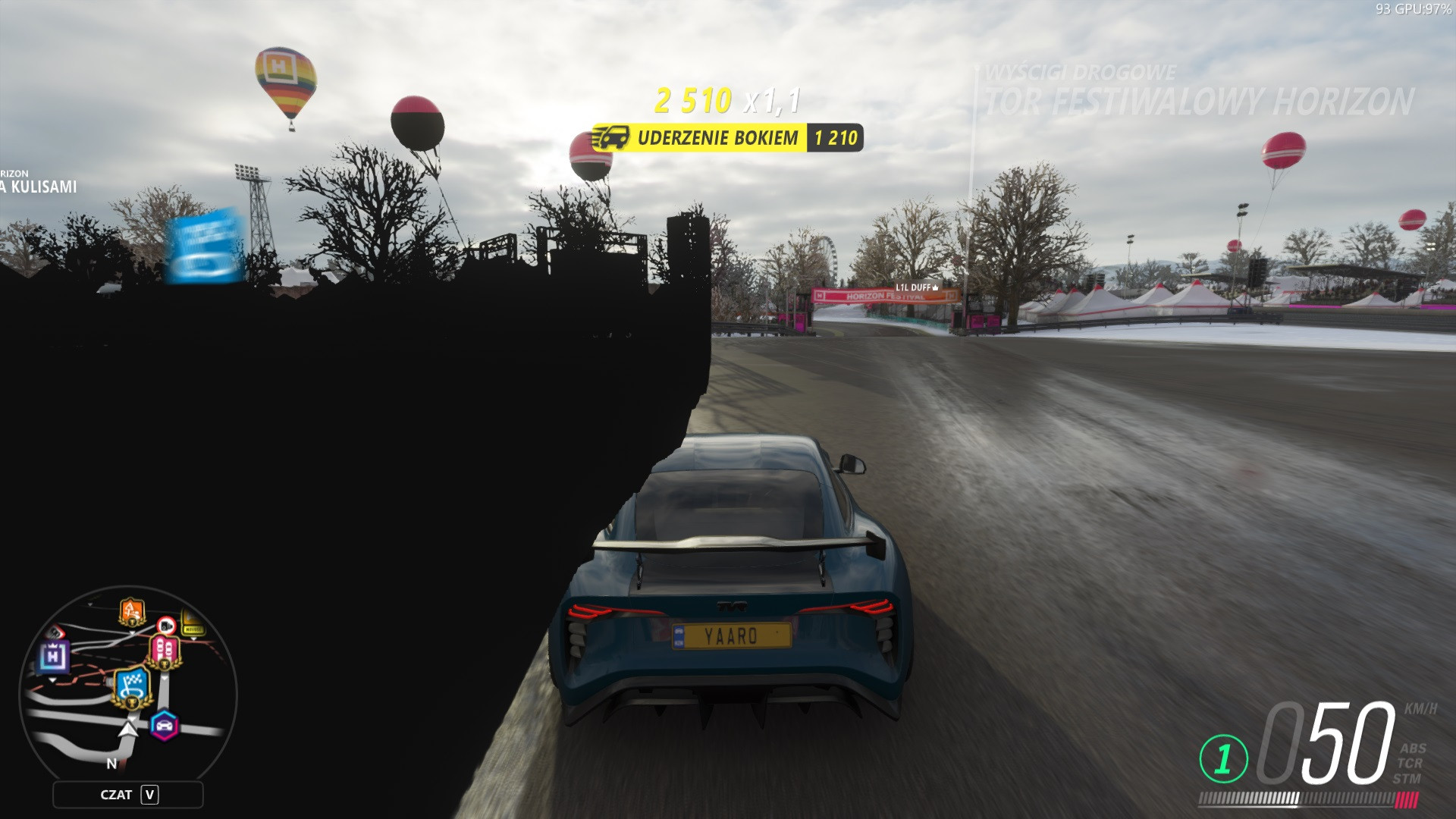The width and height of the screenshot is (1456, 819).
Task: Click the purple Horizon festival H marker
Action: (54, 656)
